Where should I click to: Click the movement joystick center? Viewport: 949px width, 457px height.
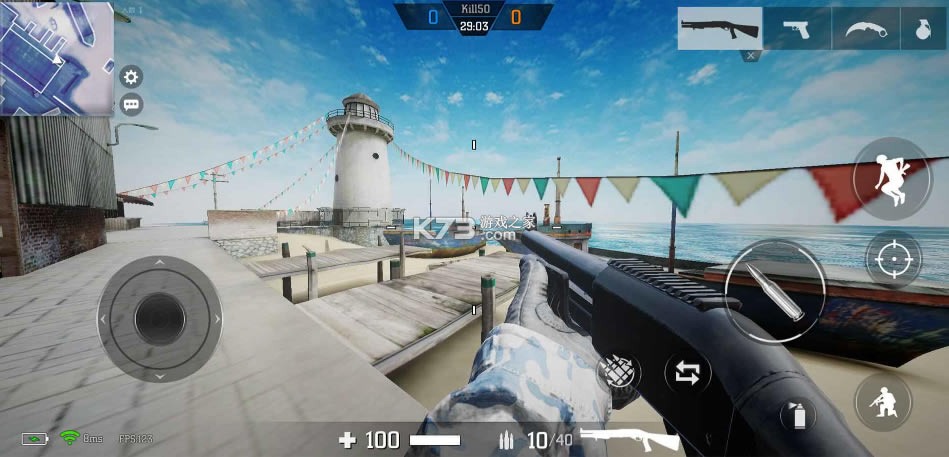159,319
